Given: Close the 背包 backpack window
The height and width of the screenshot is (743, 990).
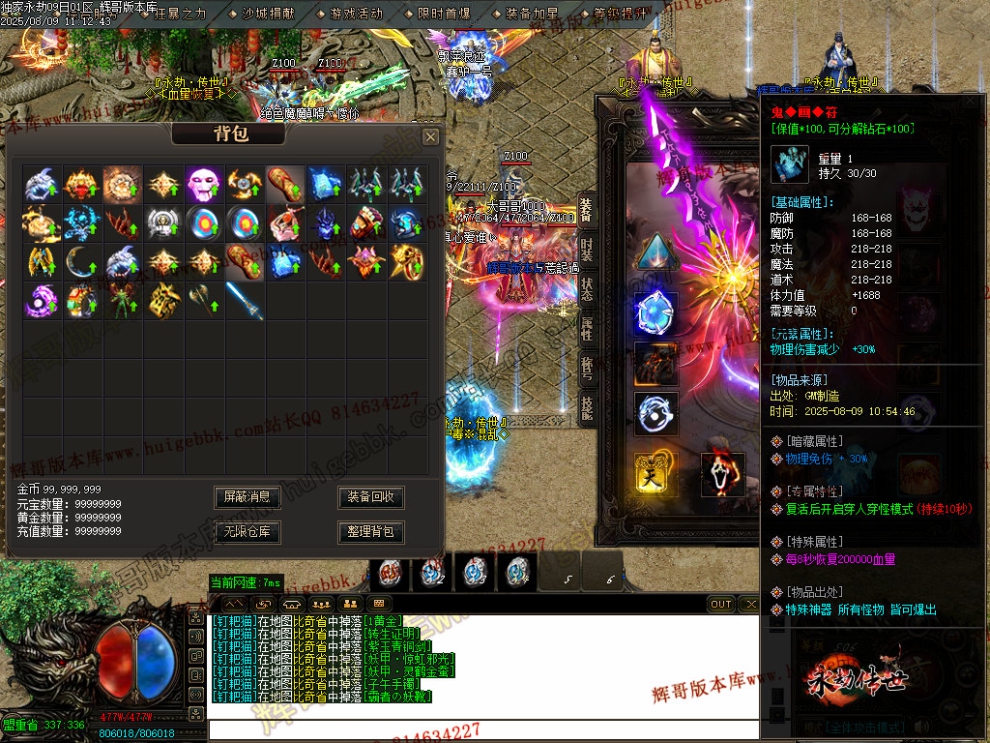Looking at the screenshot, I should (x=430, y=136).
